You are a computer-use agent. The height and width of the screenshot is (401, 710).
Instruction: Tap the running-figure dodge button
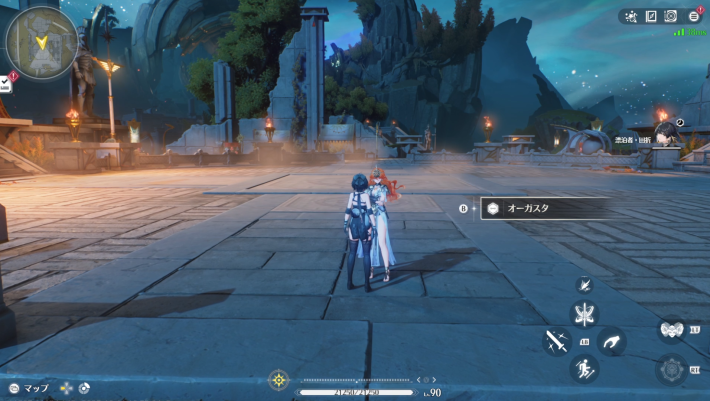(583, 369)
